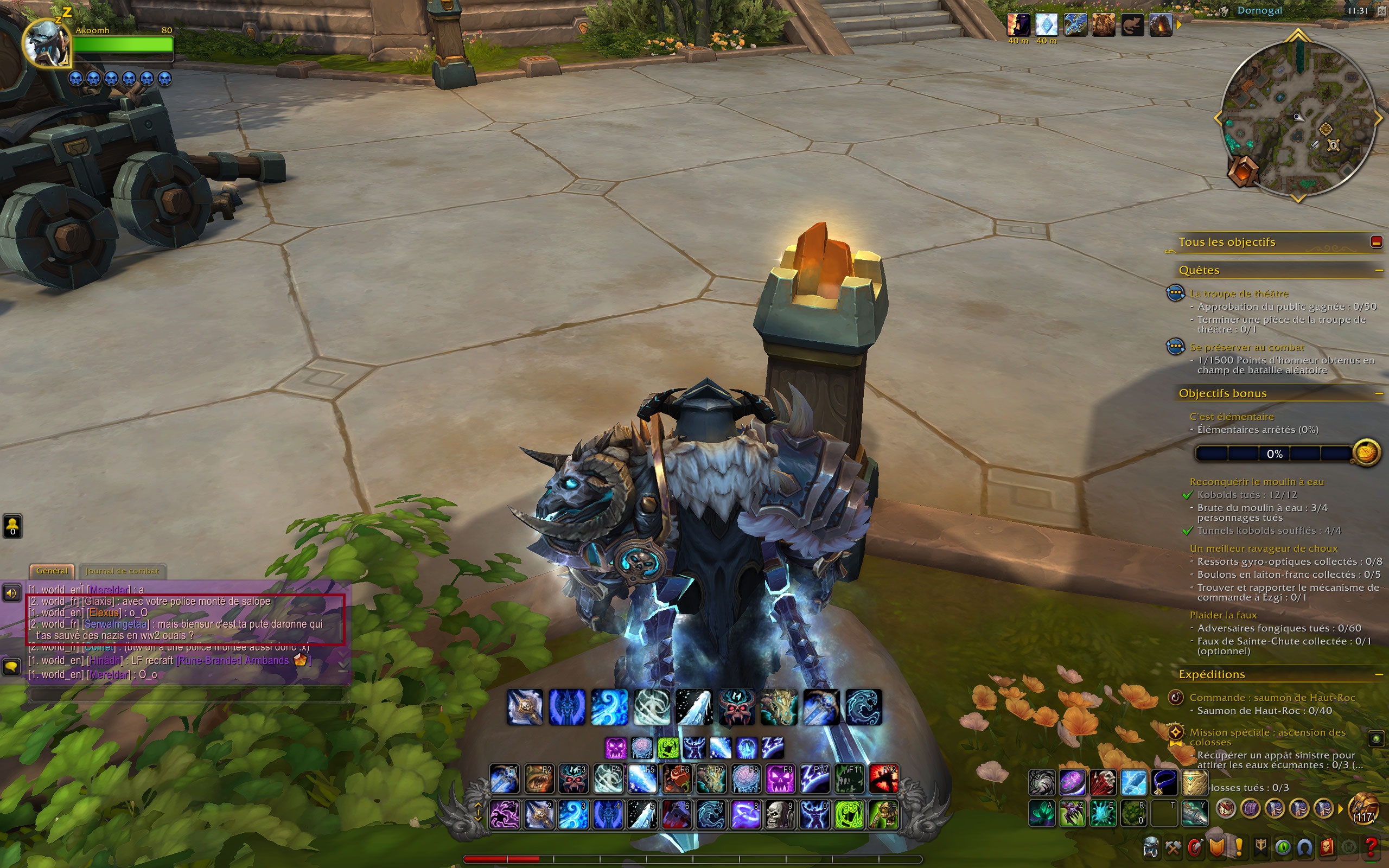The height and width of the screenshot is (868, 1389).
Task: Open the main backpack showing 117
Action: click(1363, 809)
